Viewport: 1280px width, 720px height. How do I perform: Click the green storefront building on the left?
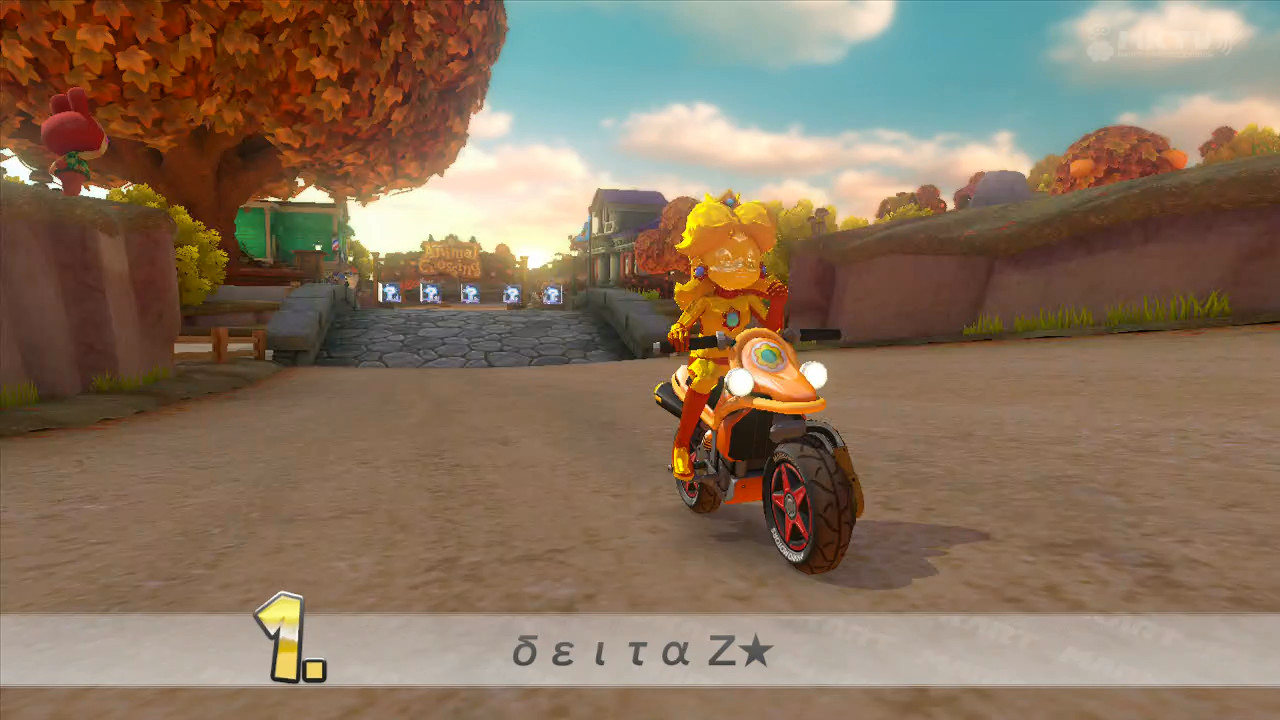285,230
